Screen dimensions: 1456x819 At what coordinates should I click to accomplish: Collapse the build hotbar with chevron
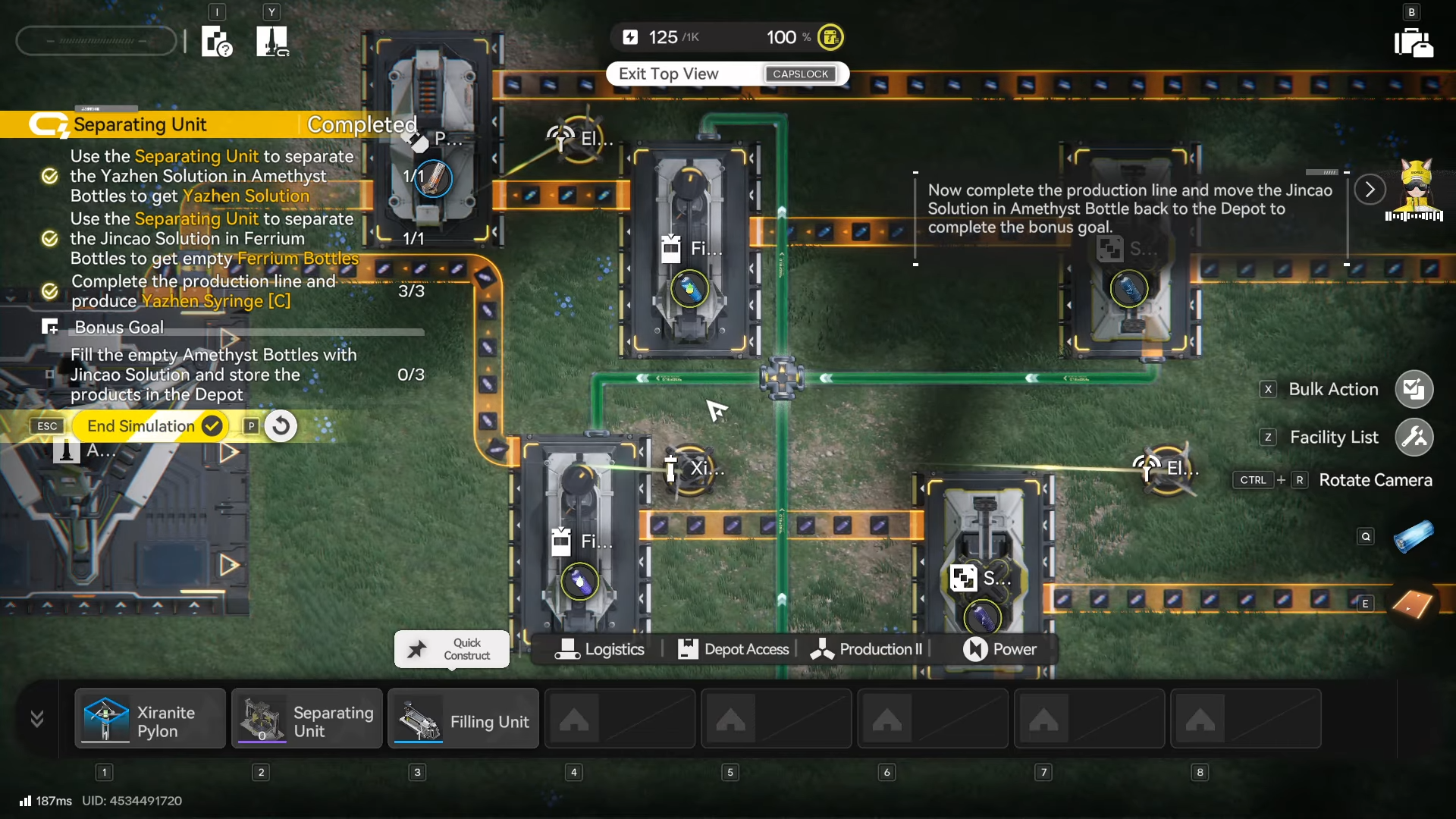point(36,718)
